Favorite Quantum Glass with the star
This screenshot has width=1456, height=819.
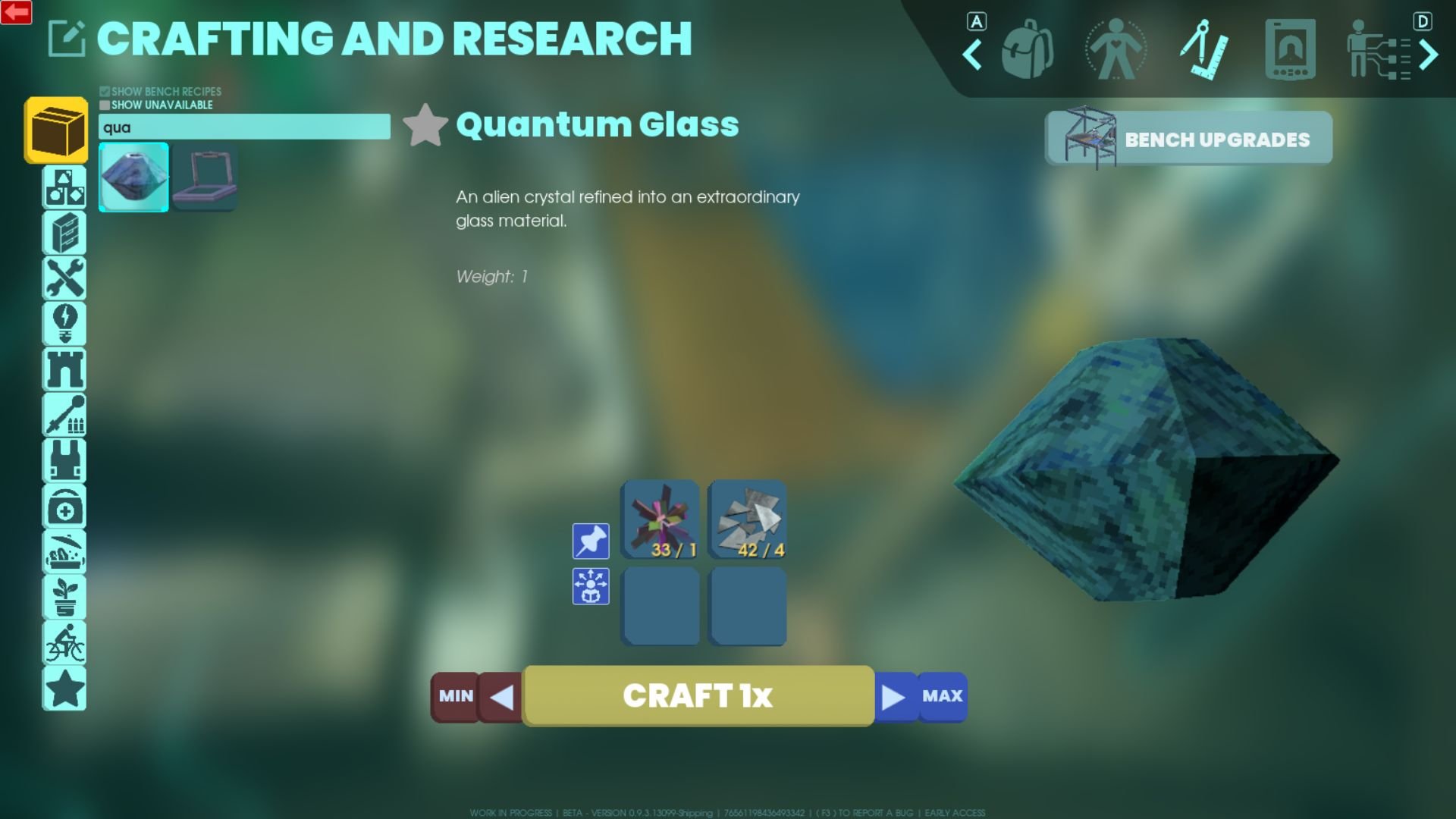[x=425, y=125]
